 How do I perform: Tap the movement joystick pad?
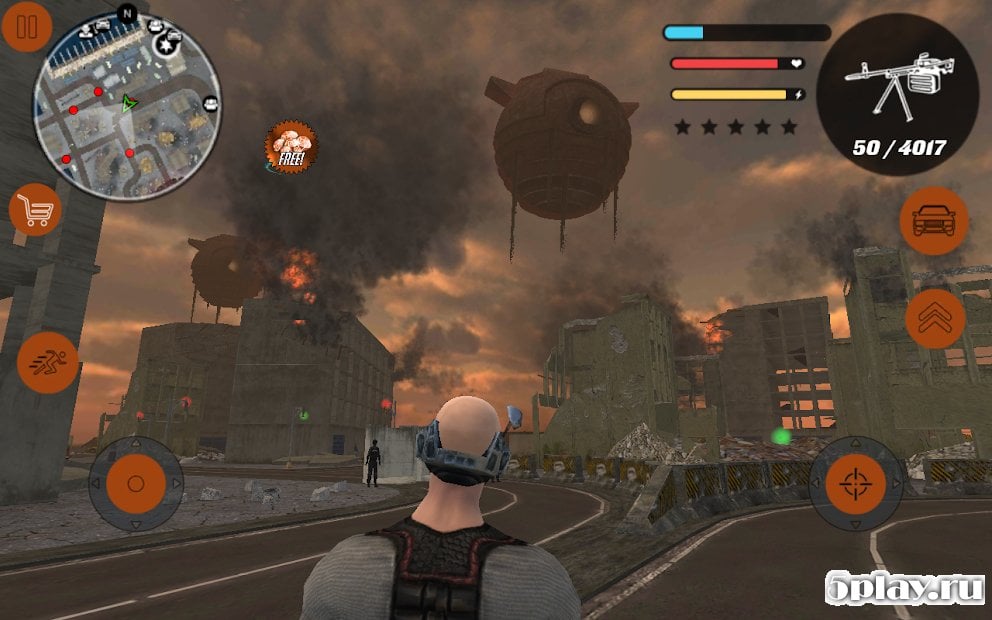pos(135,483)
